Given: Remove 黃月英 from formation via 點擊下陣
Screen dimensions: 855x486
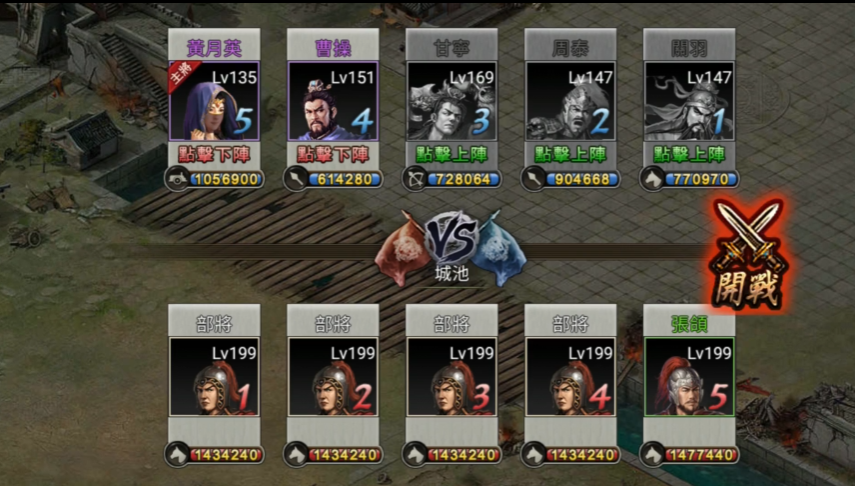Looking at the screenshot, I should [215, 154].
